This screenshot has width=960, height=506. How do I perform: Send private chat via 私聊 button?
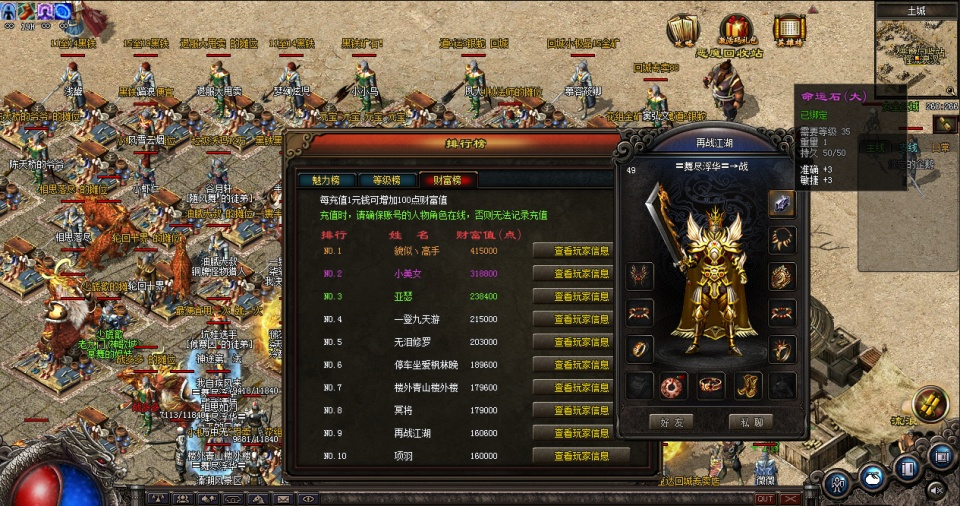(751, 422)
